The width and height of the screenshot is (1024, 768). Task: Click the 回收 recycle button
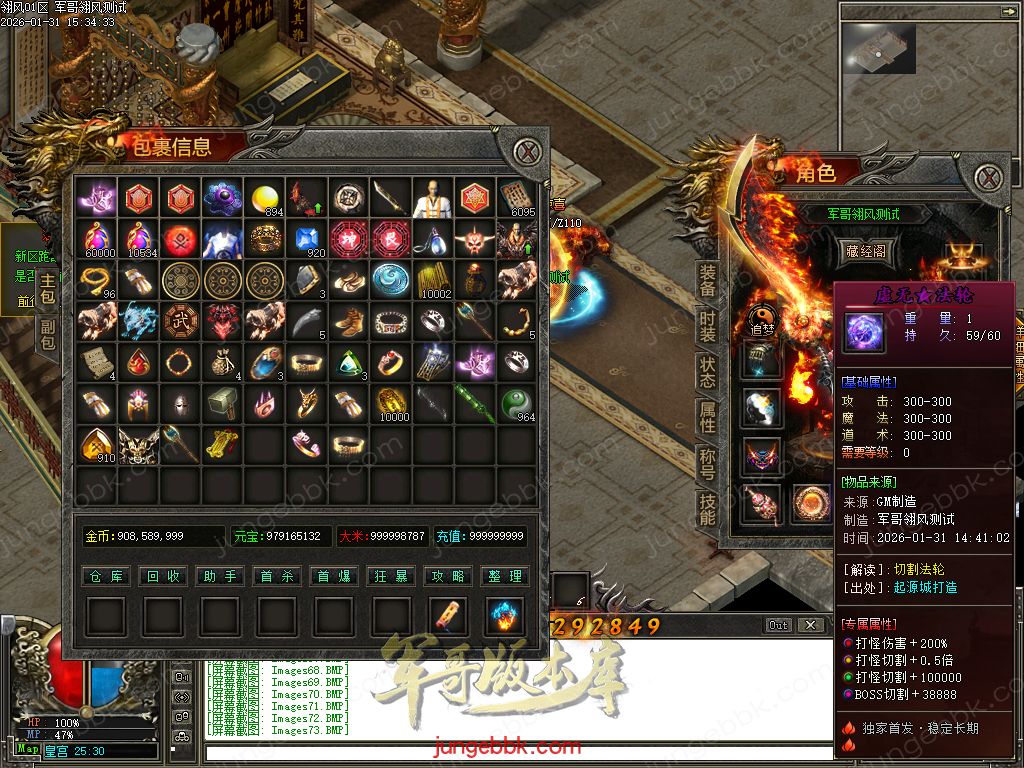[162, 576]
